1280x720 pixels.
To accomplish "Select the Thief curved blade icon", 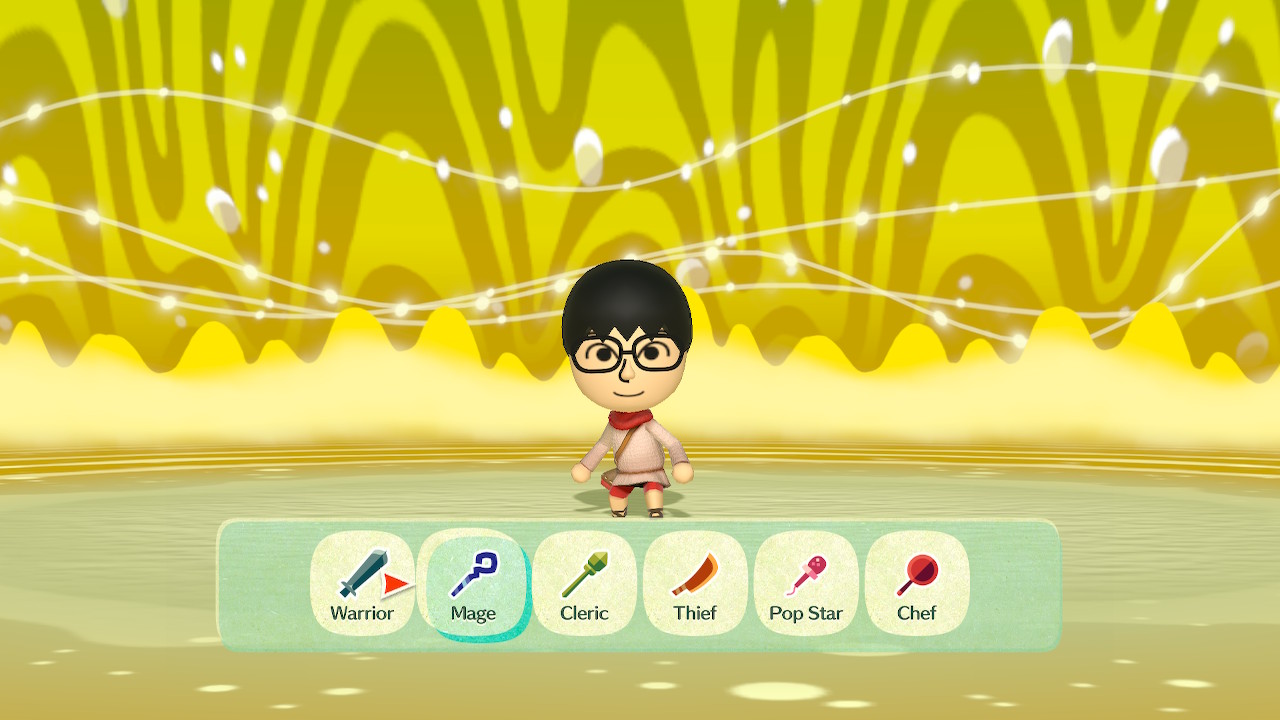I will point(694,573).
